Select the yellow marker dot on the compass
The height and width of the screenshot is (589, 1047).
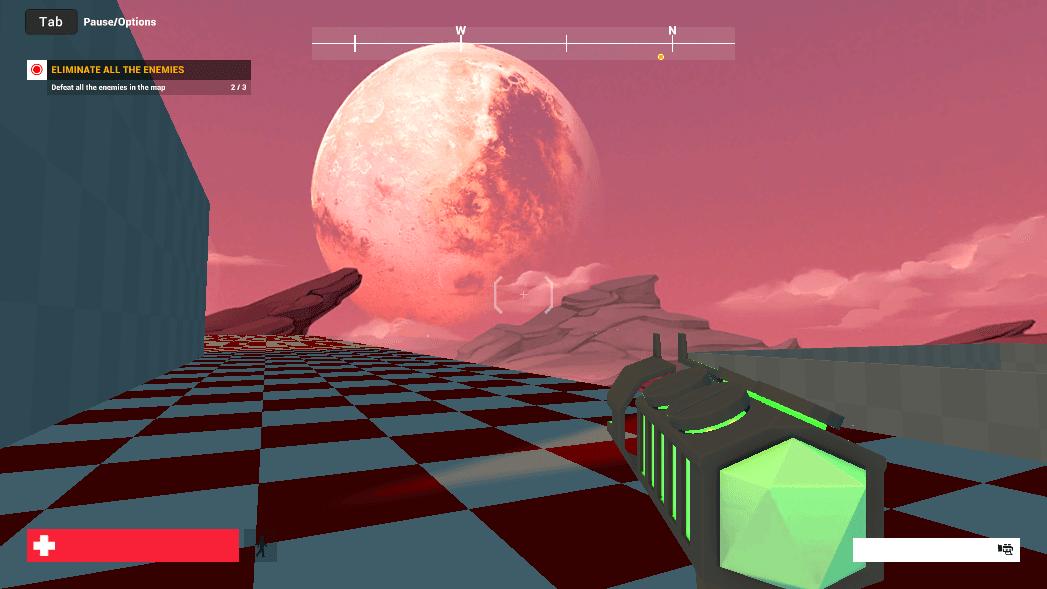pyautogui.click(x=661, y=57)
